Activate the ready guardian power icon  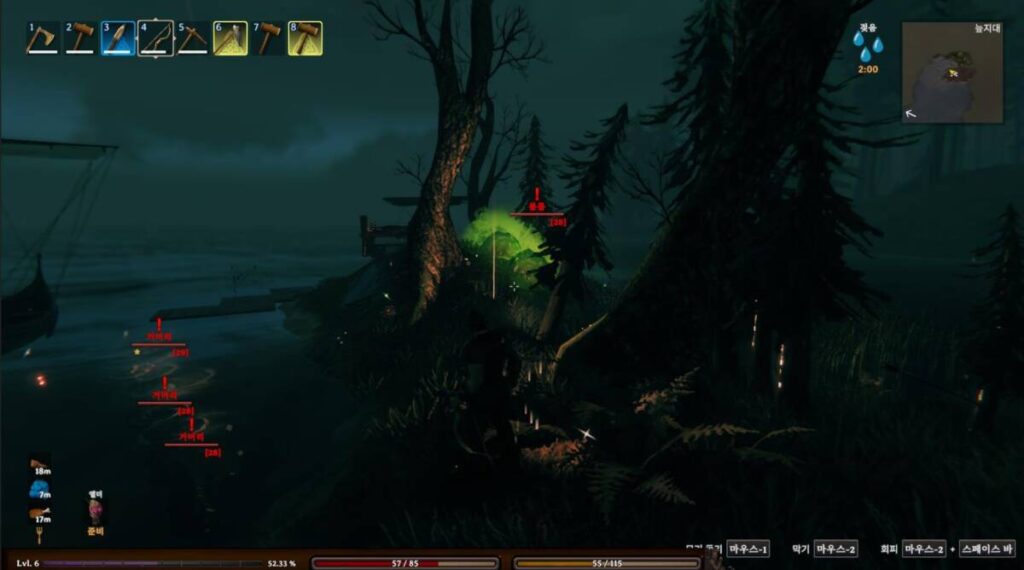coord(96,512)
